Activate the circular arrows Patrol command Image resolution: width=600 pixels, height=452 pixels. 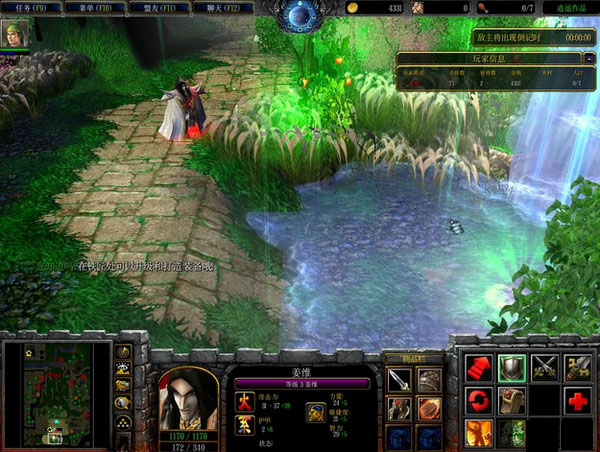click(x=479, y=400)
